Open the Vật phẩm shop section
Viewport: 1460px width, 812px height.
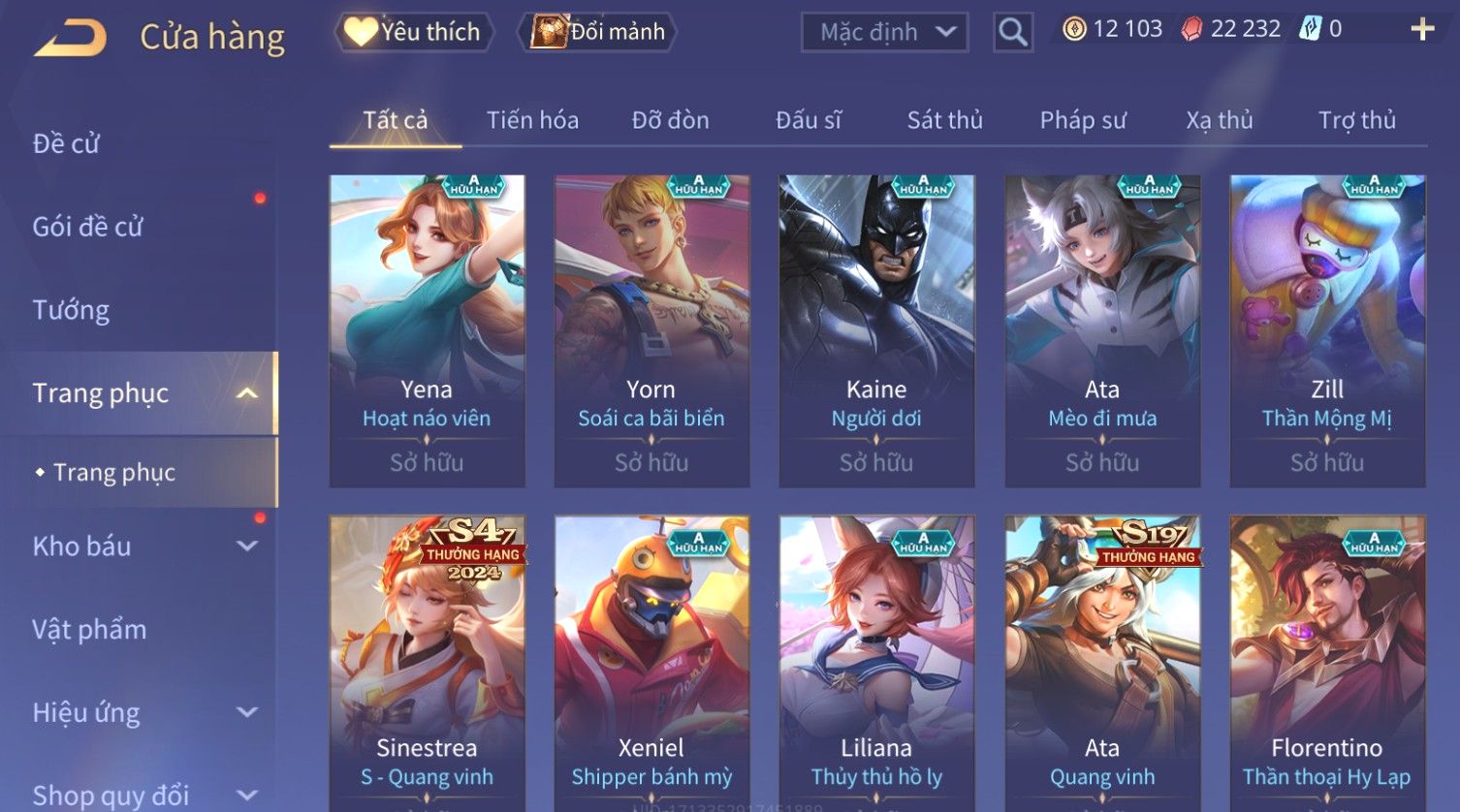click(x=89, y=630)
